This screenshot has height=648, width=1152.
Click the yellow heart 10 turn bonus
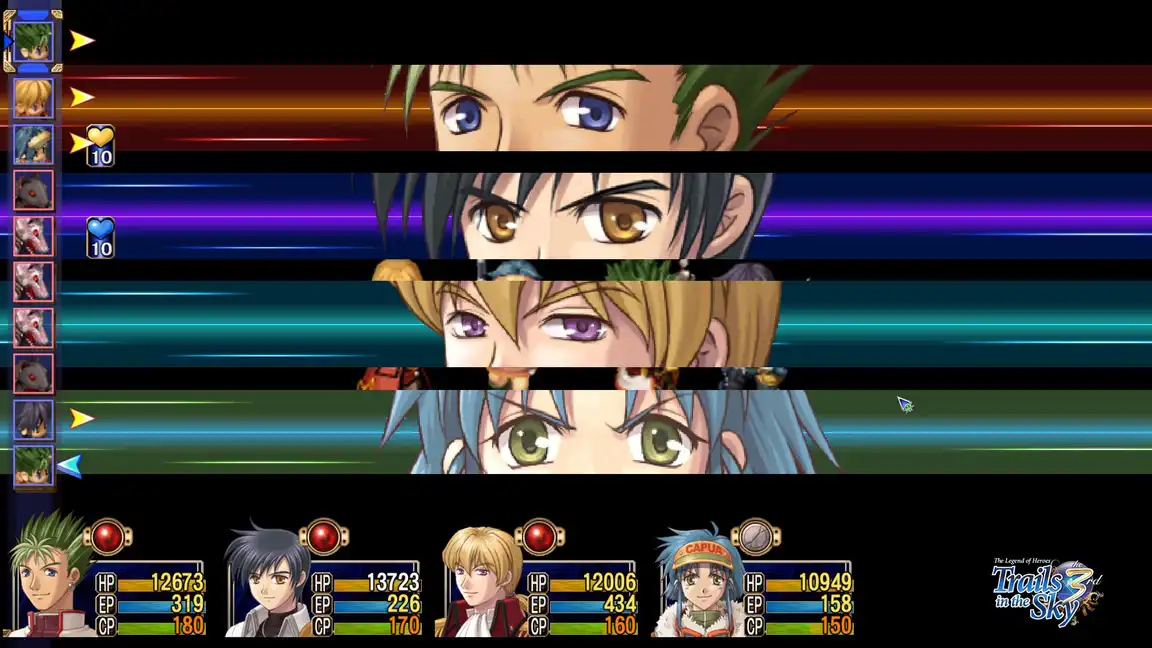[100, 145]
